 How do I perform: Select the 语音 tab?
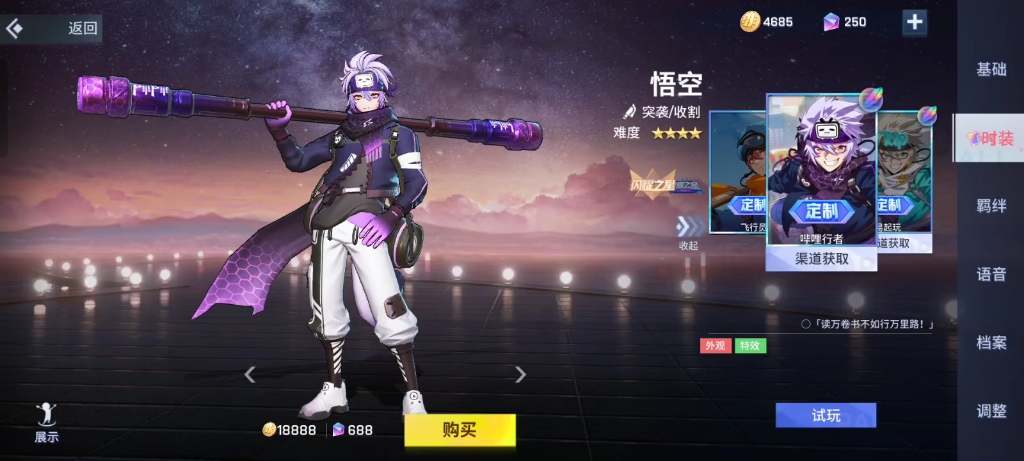coord(991,274)
